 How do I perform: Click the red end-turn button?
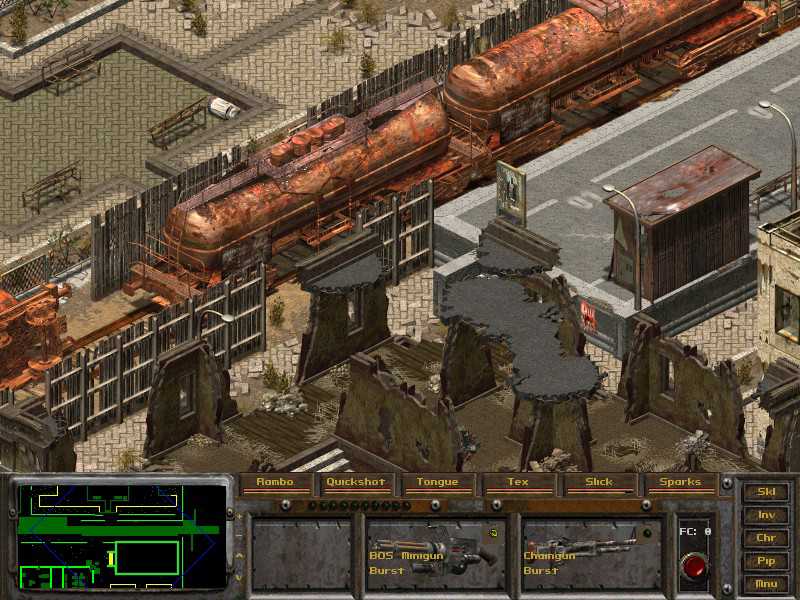pyautogui.click(x=693, y=566)
